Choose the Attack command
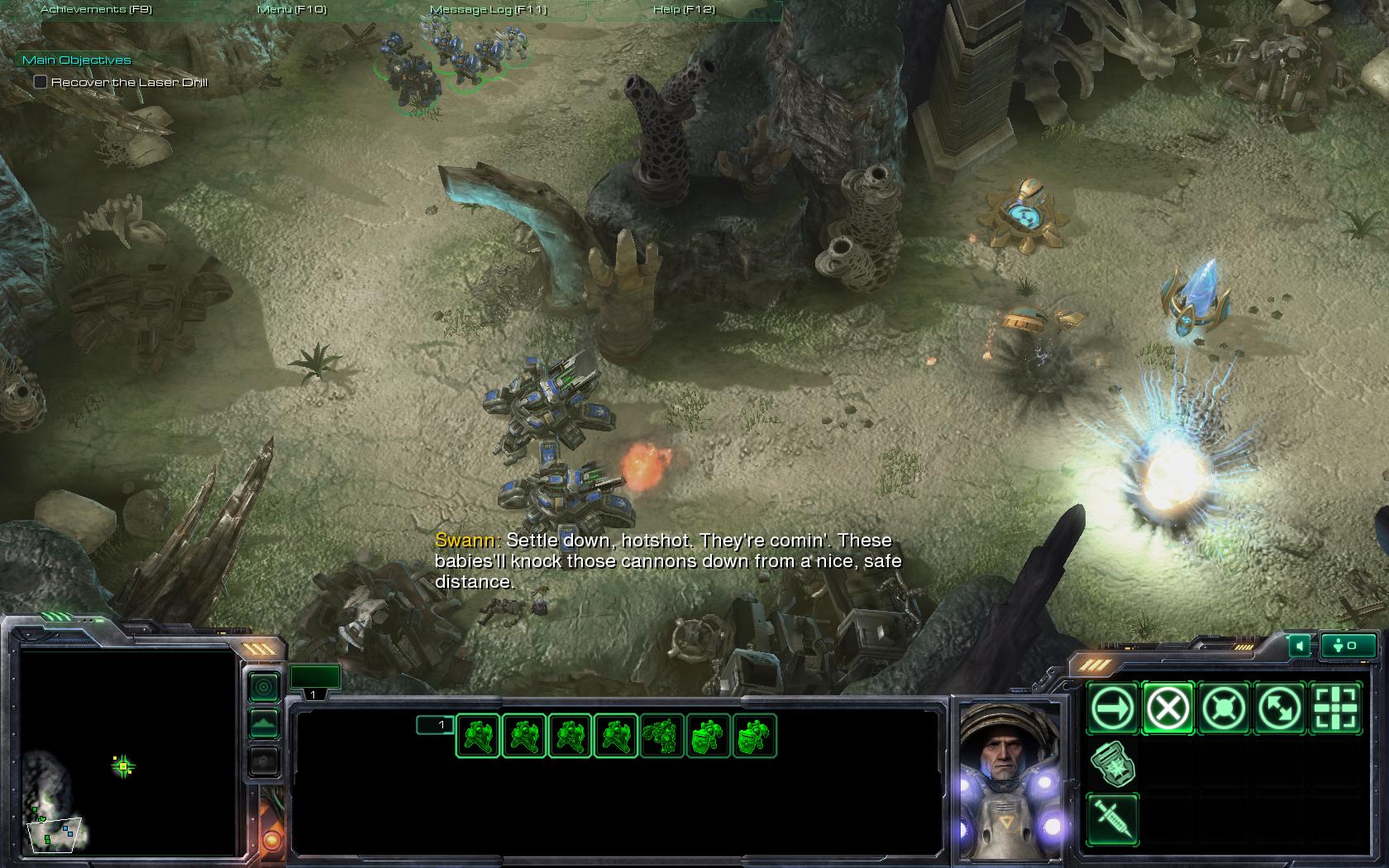 click(x=1334, y=708)
